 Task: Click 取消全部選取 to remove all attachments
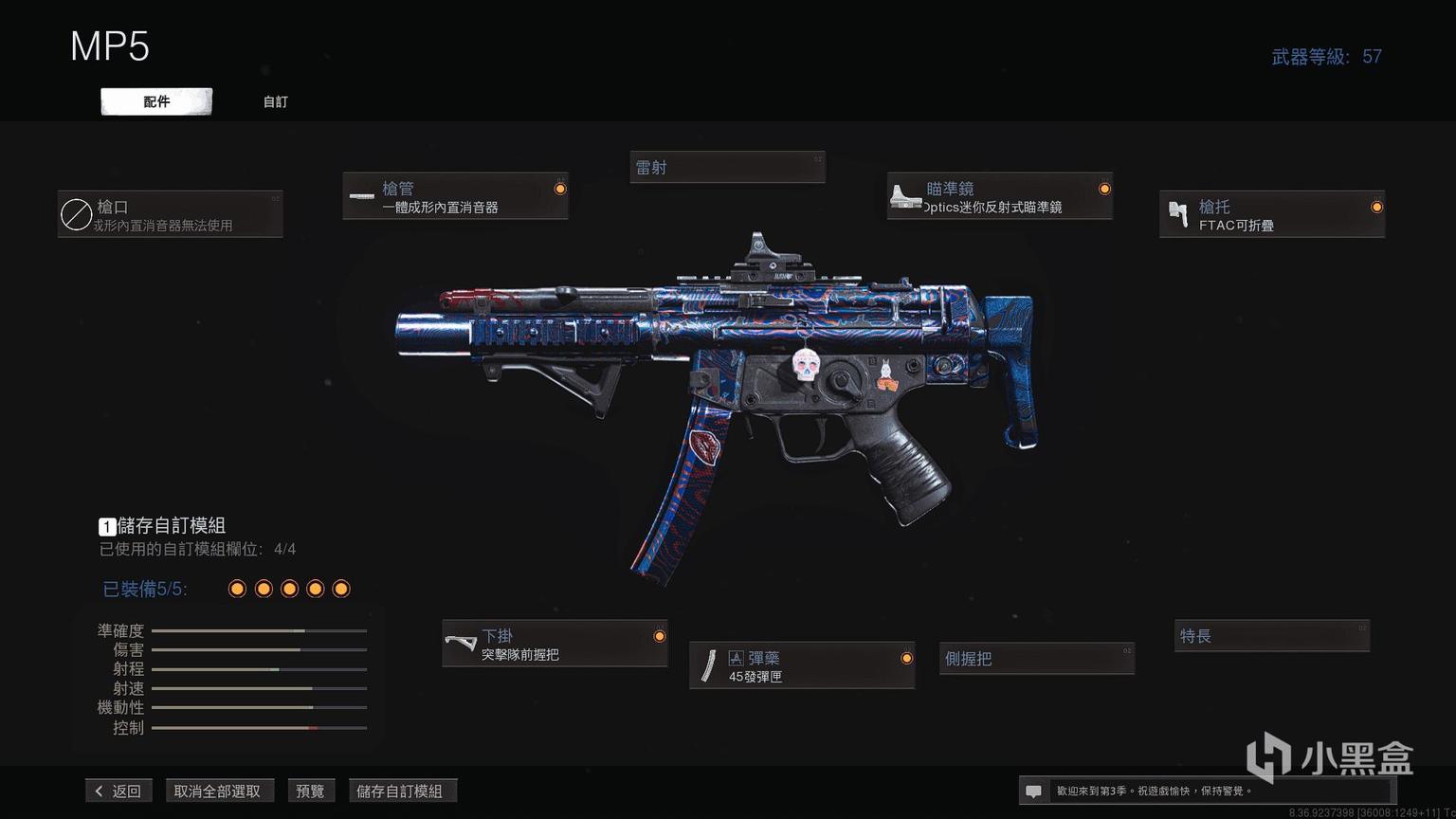point(217,791)
